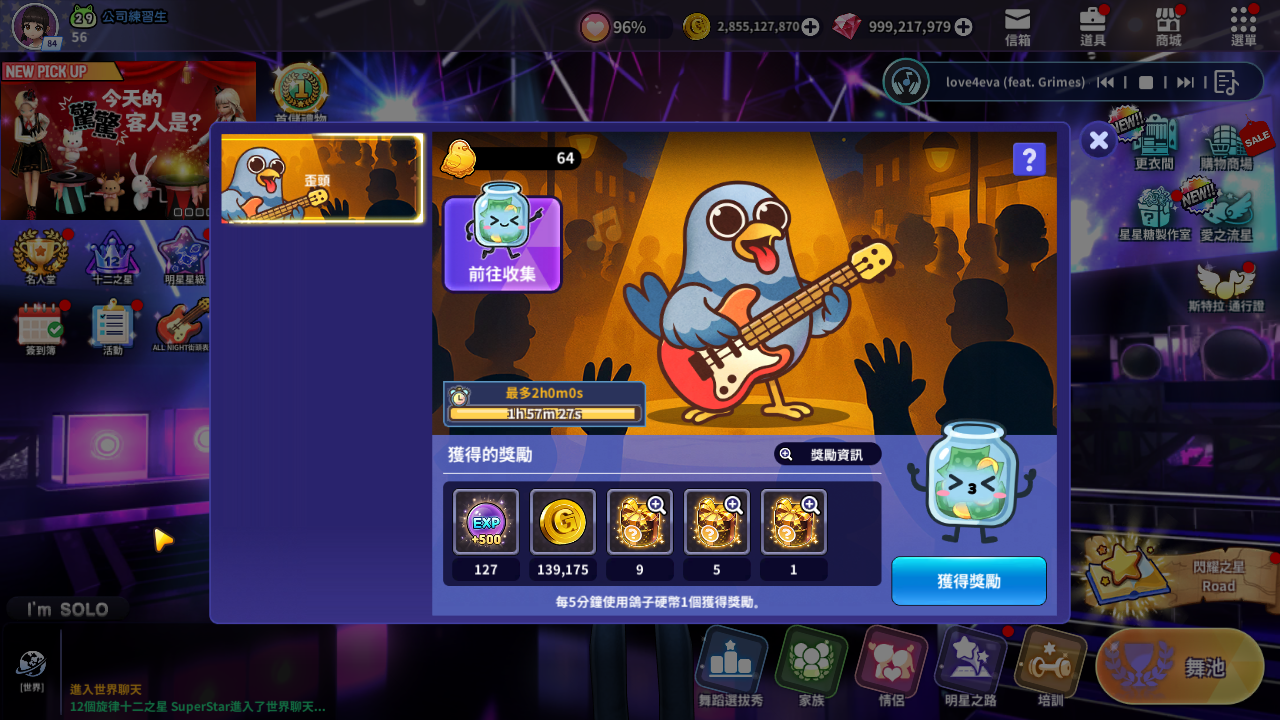The height and width of the screenshot is (720, 1280).
Task: Enter the 舞池 dance floor
Action: click(1180, 666)
